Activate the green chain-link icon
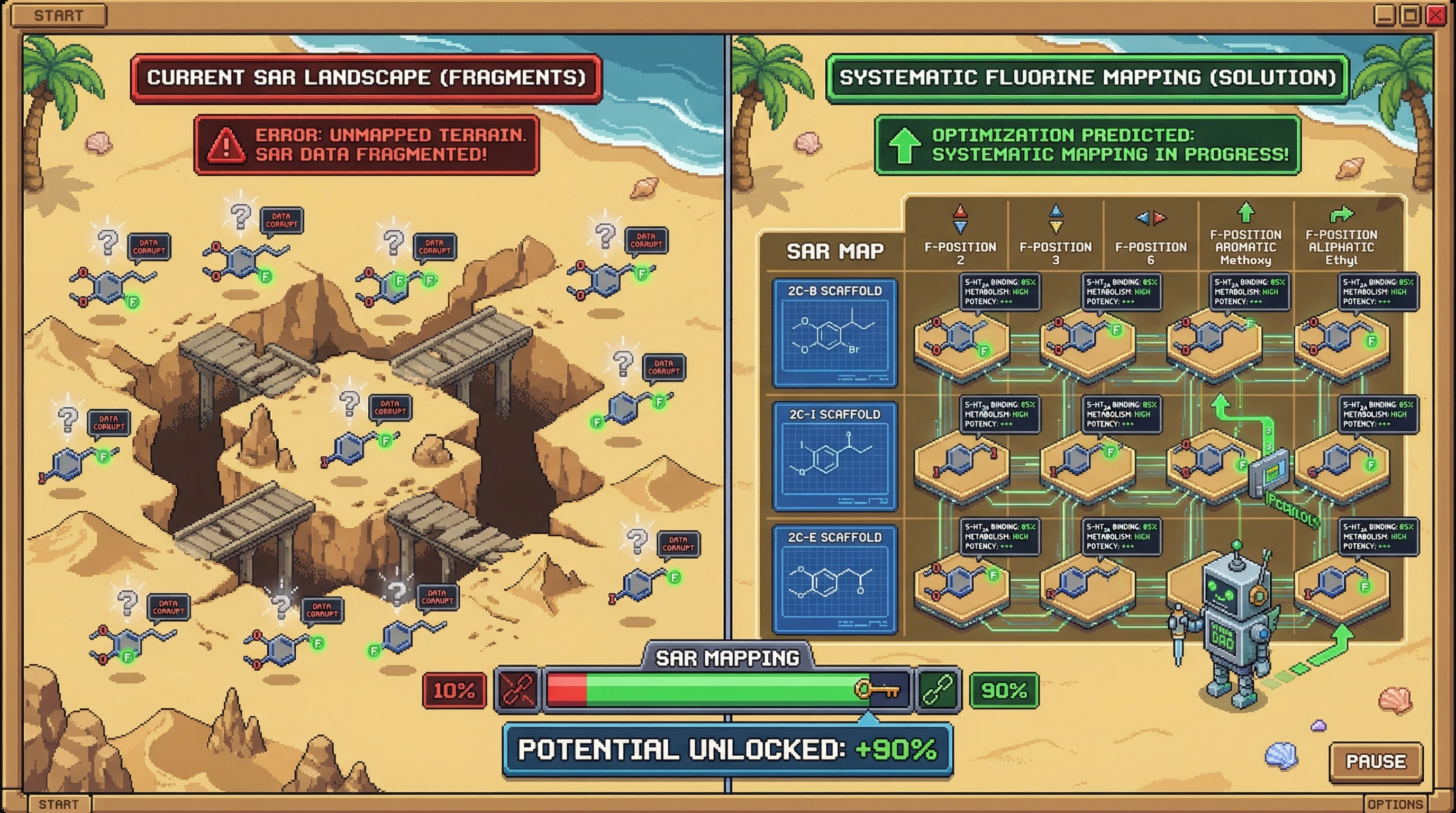The height and width of the screenshot is (813, 1456). pos(938,690)
